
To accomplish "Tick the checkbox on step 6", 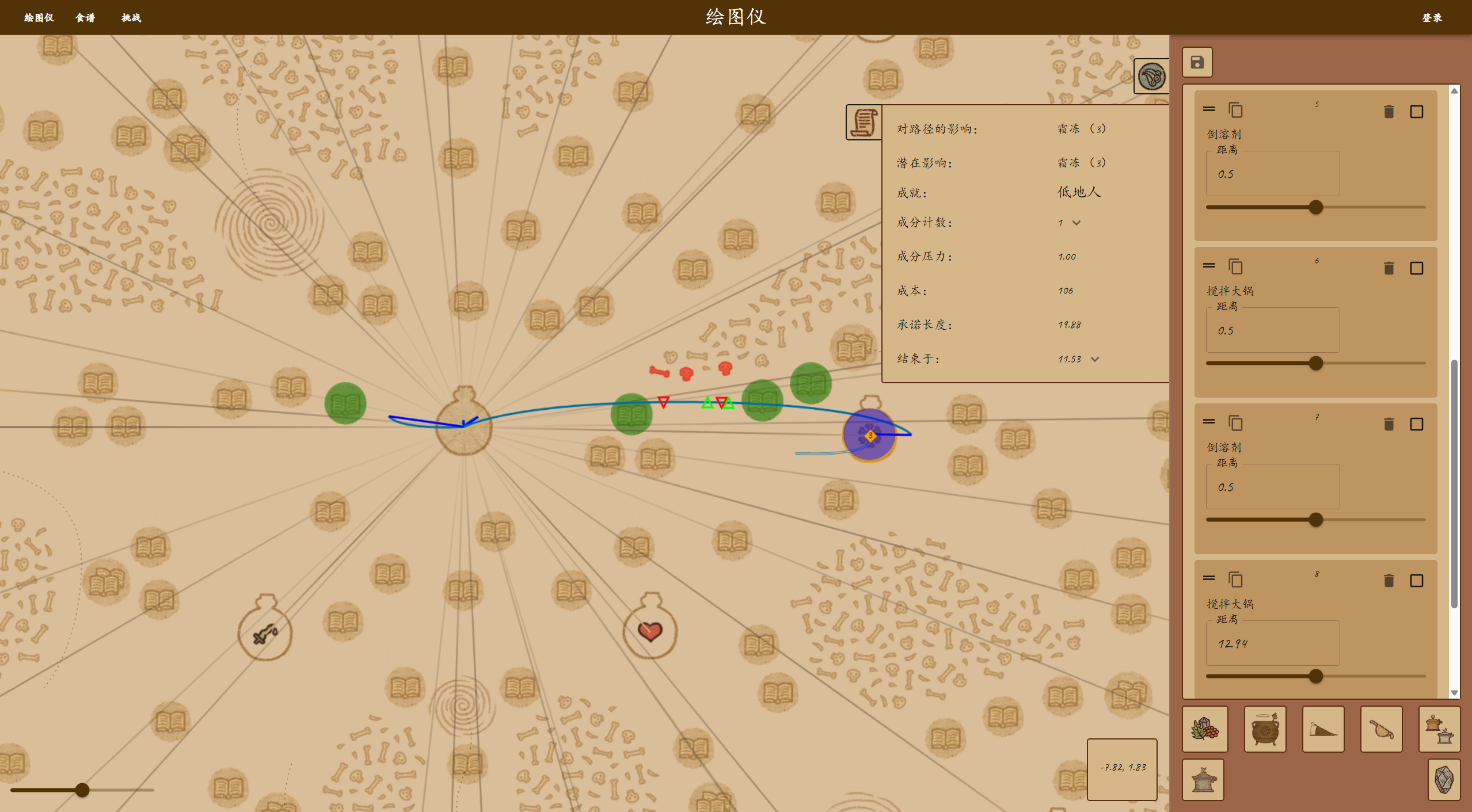I will (x=1416, y=268).
